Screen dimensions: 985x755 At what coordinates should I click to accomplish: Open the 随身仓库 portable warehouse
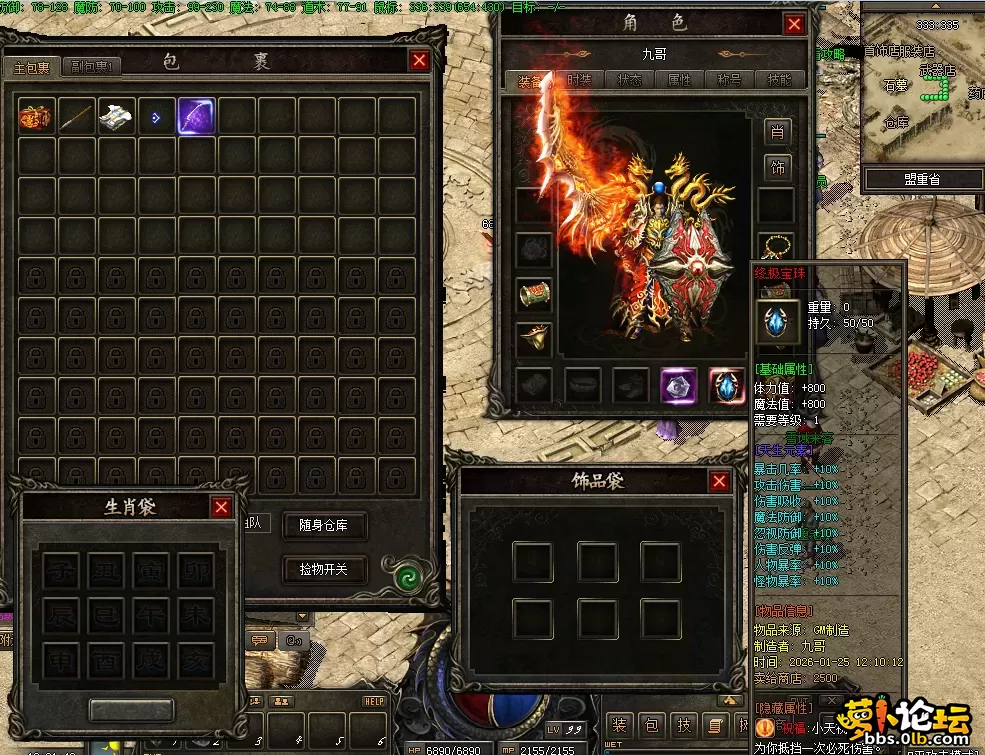[325, 526]
